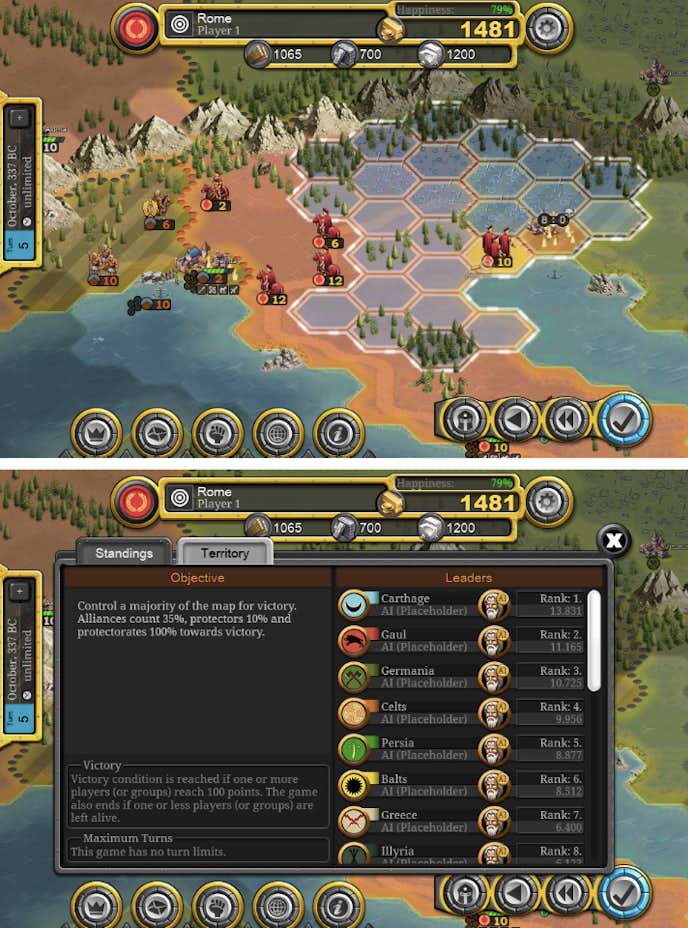The width and height of the screenshot is (688, 928).
Task: Close the objective panel with the X
Action: (614, 541)
